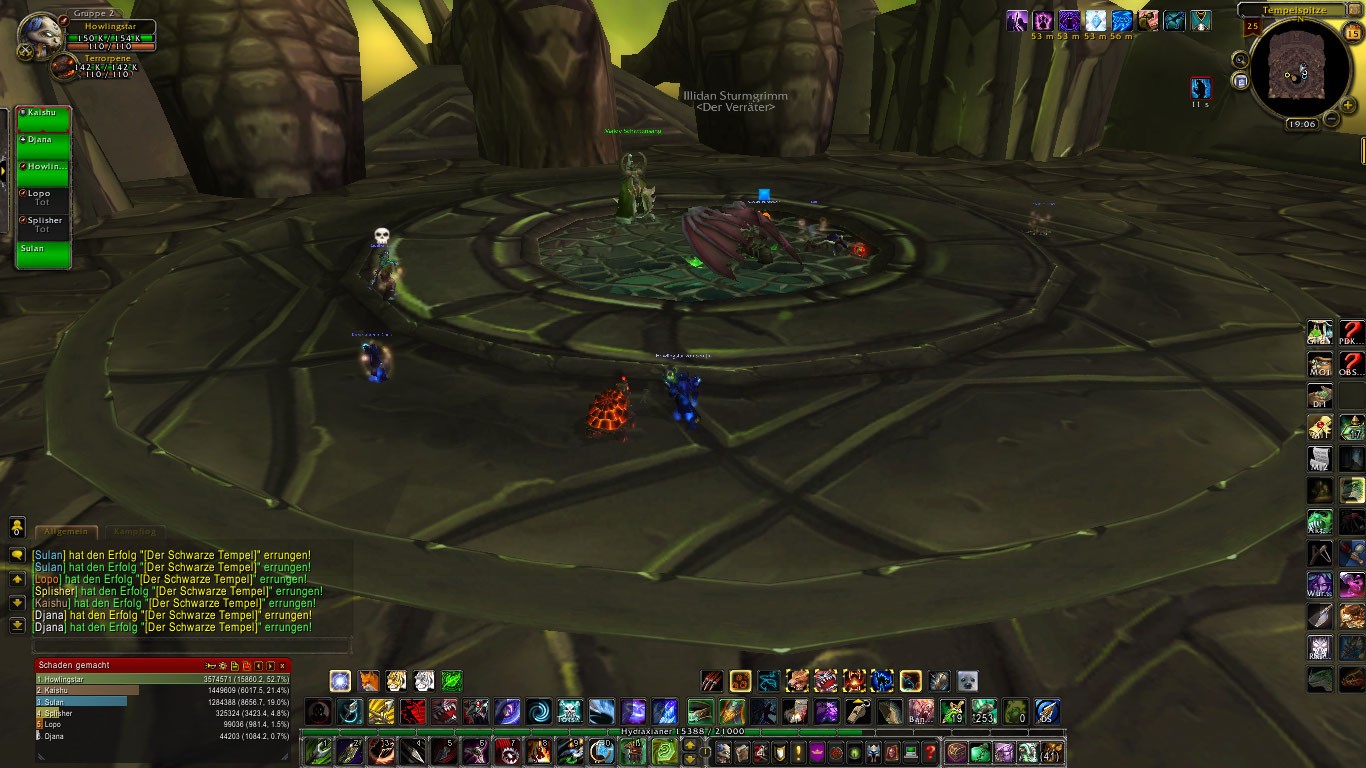Viewport: 1366px width, 768px height.
Task: Click the Terrorpene pet portrait
Action: click(64, 68)
